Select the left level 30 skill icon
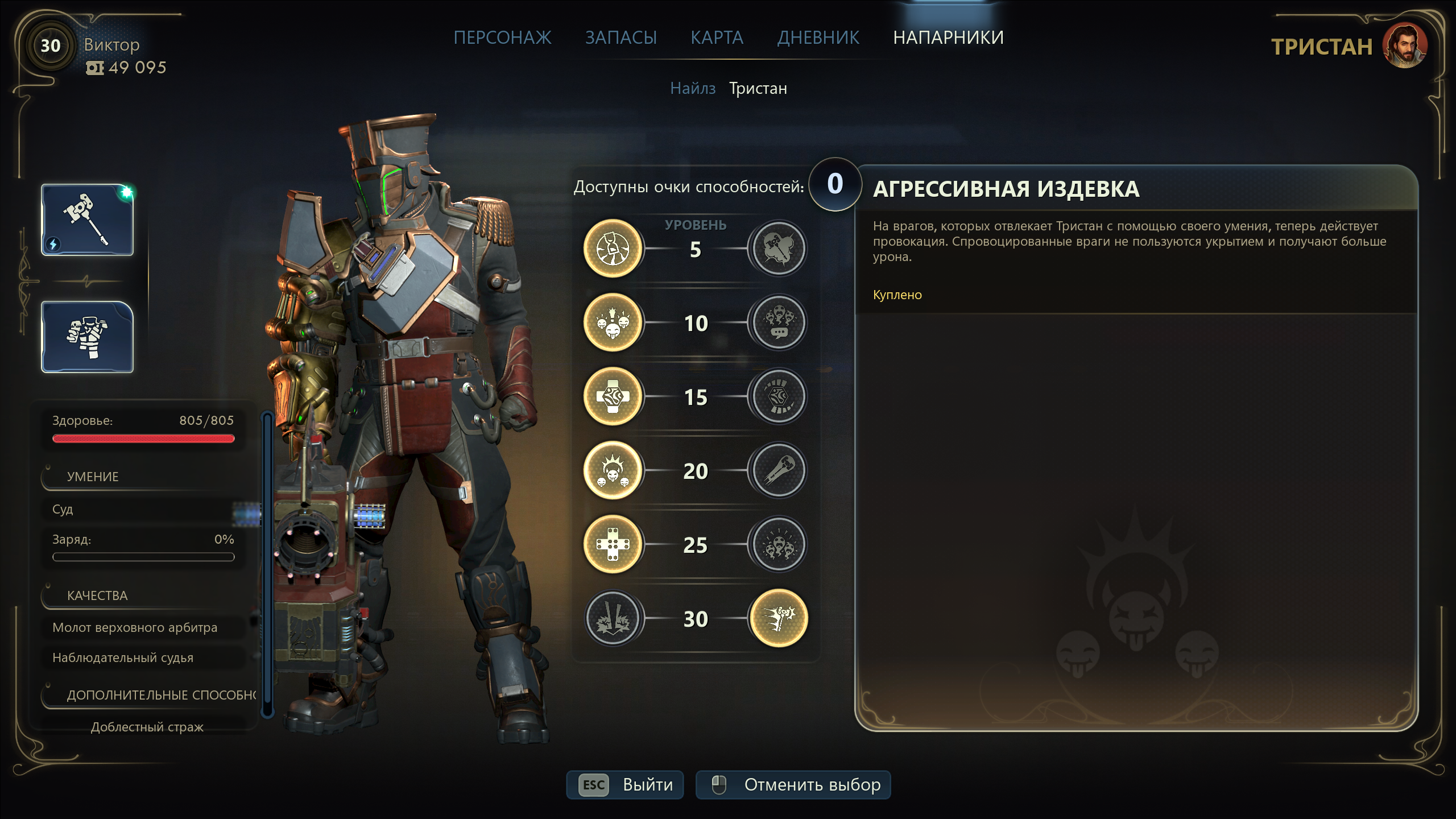 point(613,618)
